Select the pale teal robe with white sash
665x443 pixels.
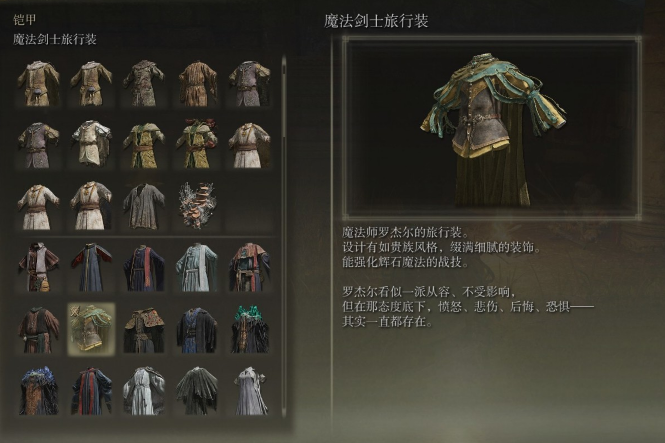tap(197, 267)
